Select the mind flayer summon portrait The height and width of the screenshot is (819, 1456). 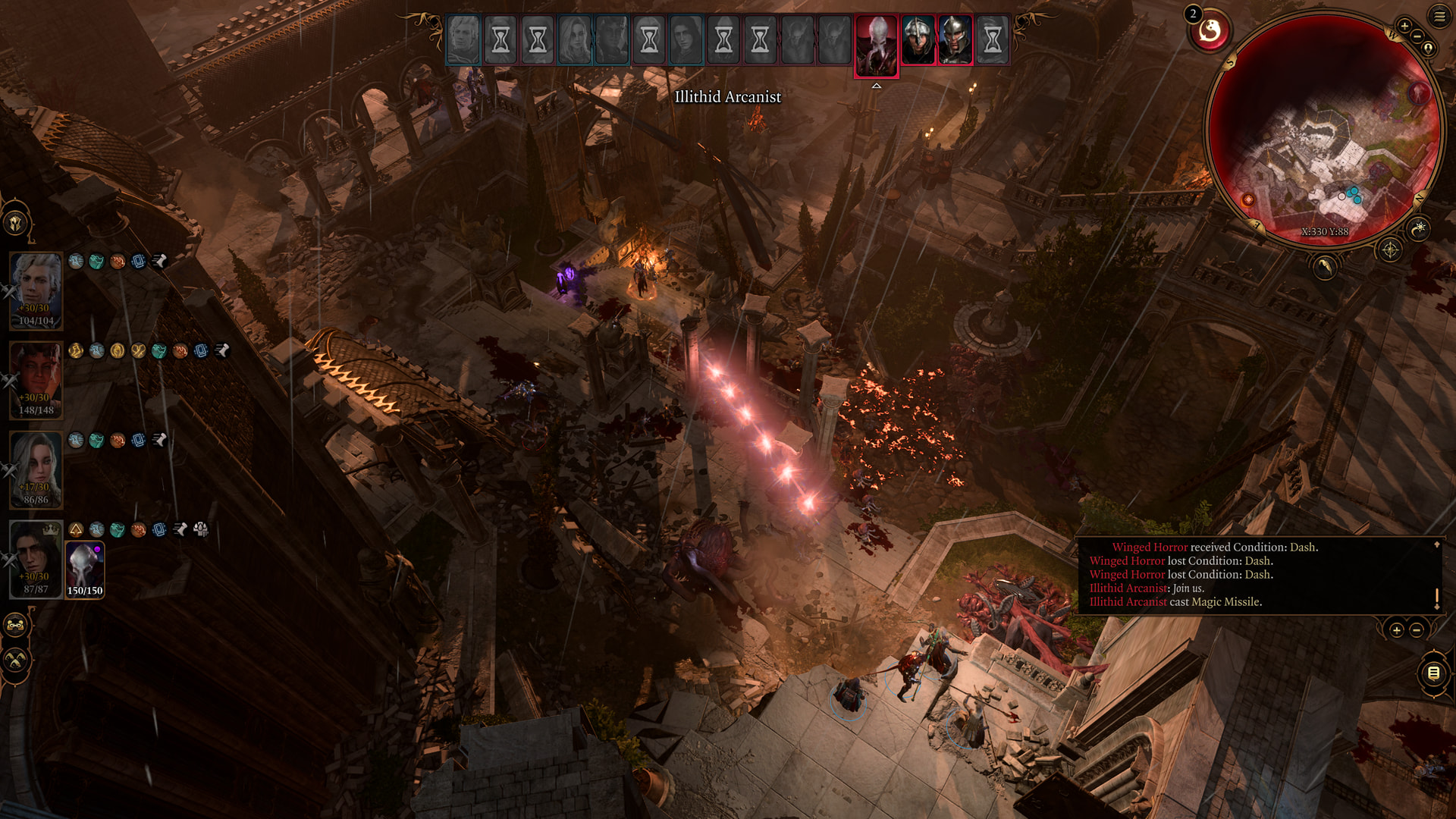[85, 569]
